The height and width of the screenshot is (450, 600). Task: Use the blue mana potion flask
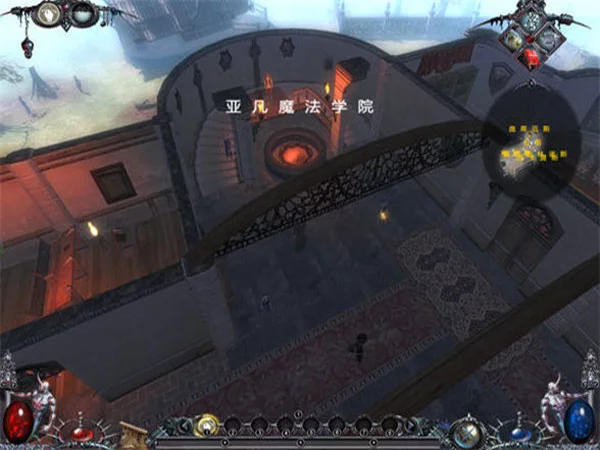tap(519, 434)
